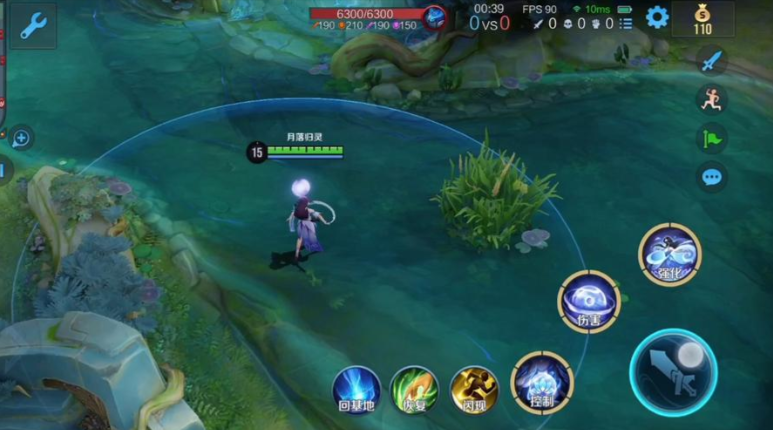Send the running-figure retreat signal
Viewport: 773px width, 430px height.
[711, 98]
